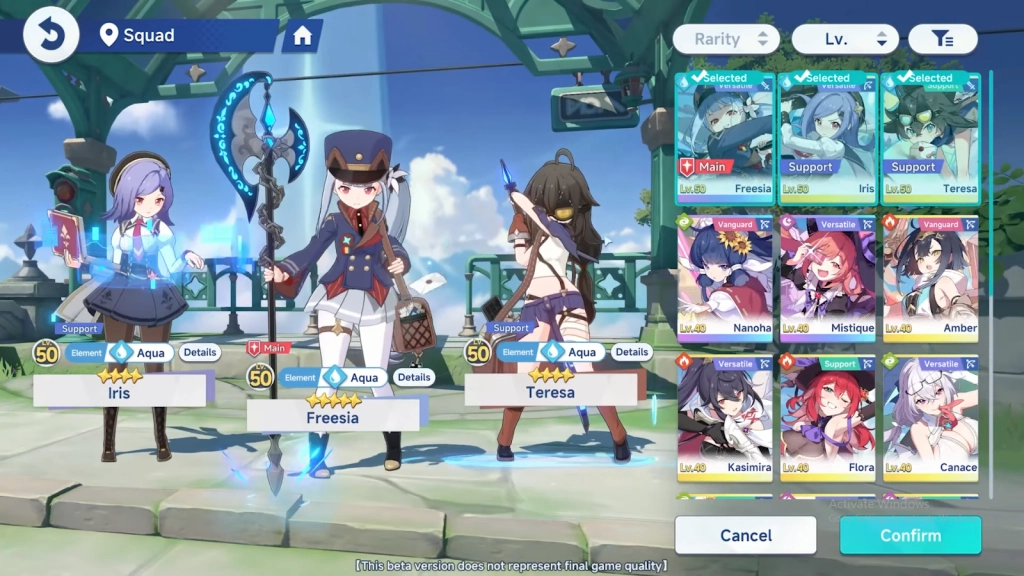1024x576 pixels.
Task: Cancel the squad changes
Action: 746,535
